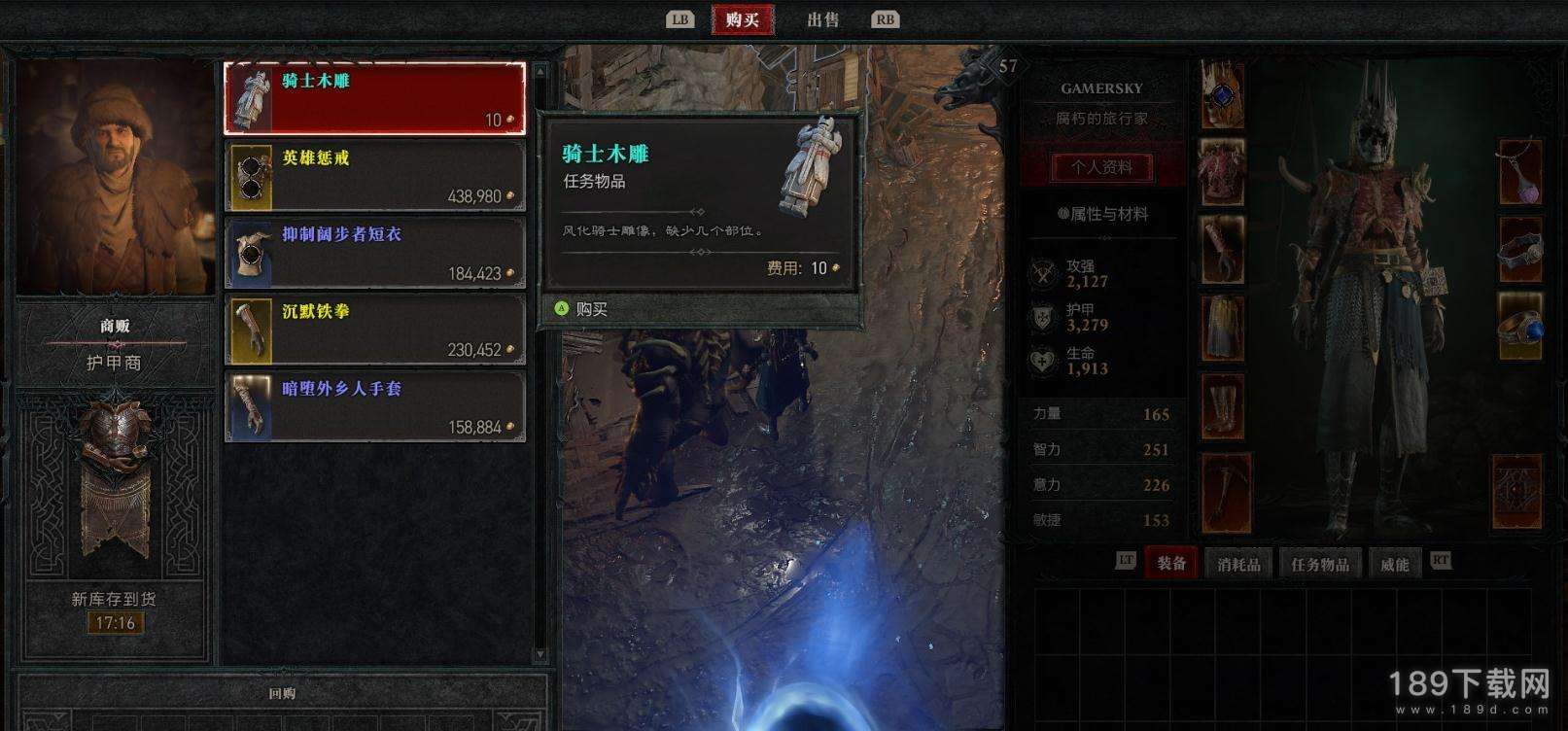
Task: Open the 个人资料 profile button
Action: (1101, 167)
